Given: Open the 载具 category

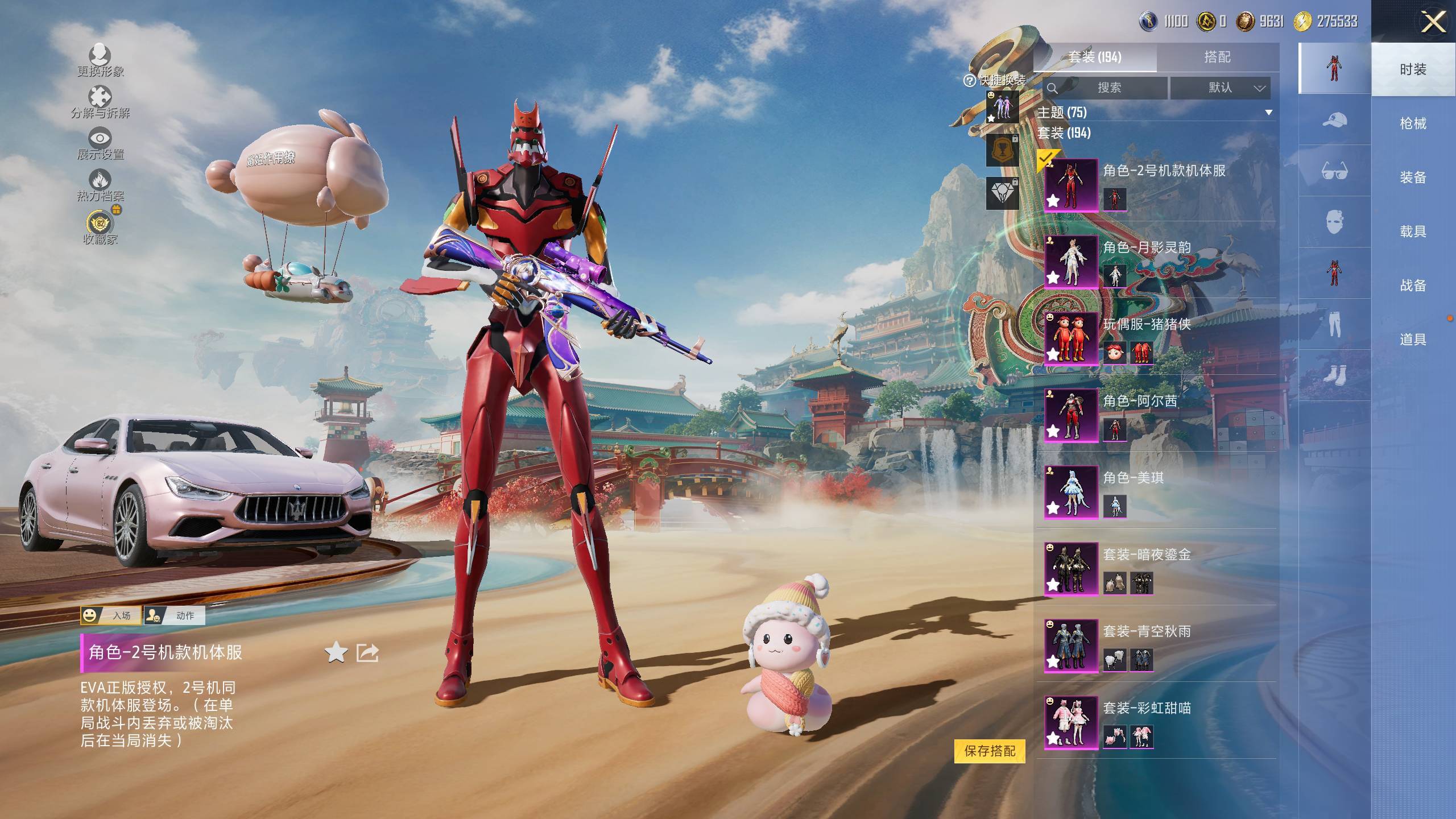Looking at the screenshot, I should pyautogui.click(x=1413, y=231).
